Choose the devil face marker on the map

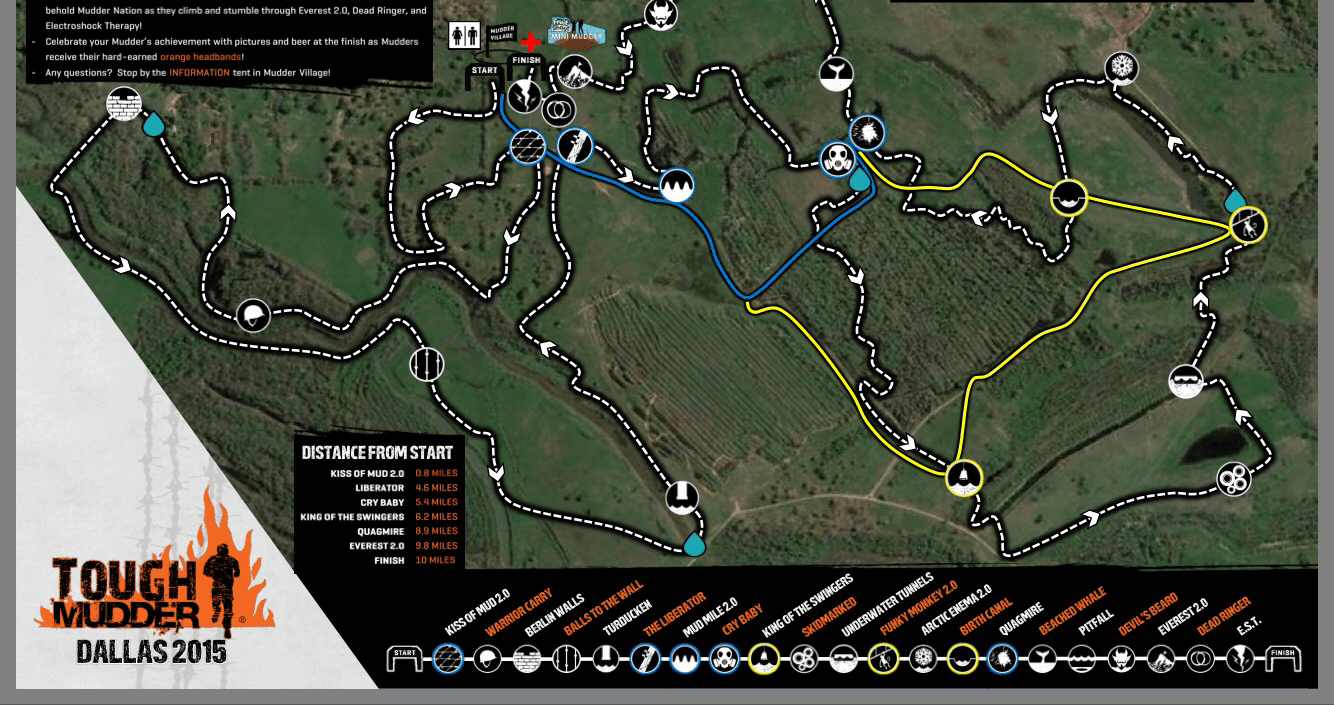(x=660, y=14)
